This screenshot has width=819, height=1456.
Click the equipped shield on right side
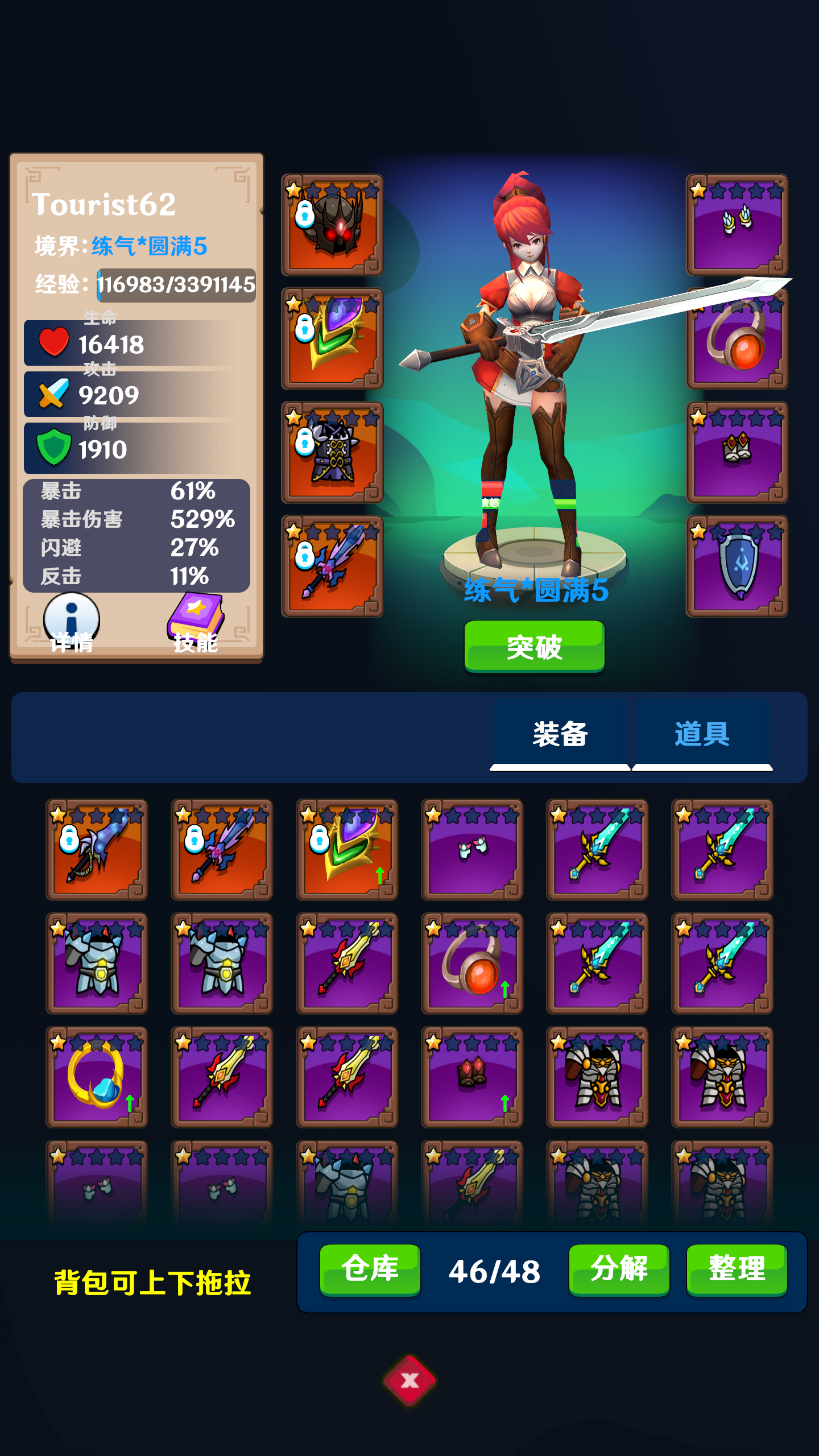[x=737, y=563]
